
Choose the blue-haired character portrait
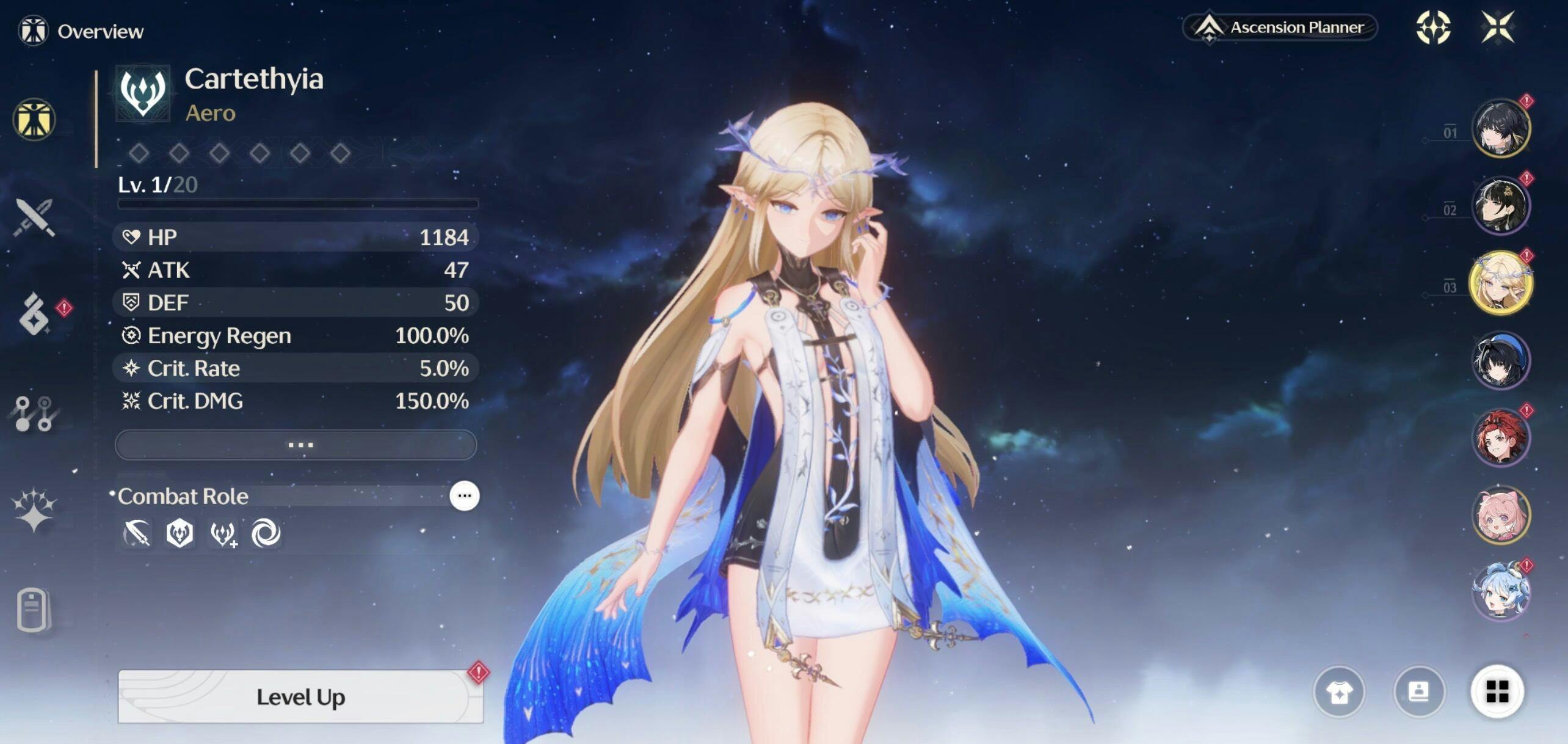[1500, 593]
